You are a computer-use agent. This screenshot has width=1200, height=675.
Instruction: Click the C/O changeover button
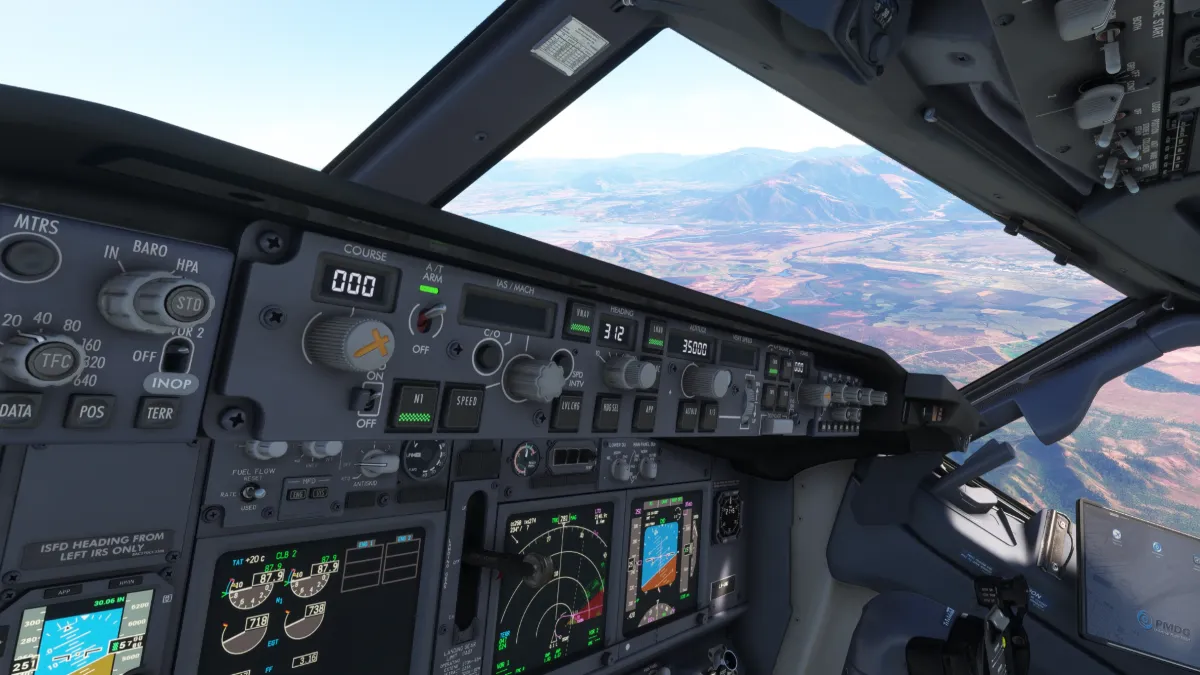[488, 355]
